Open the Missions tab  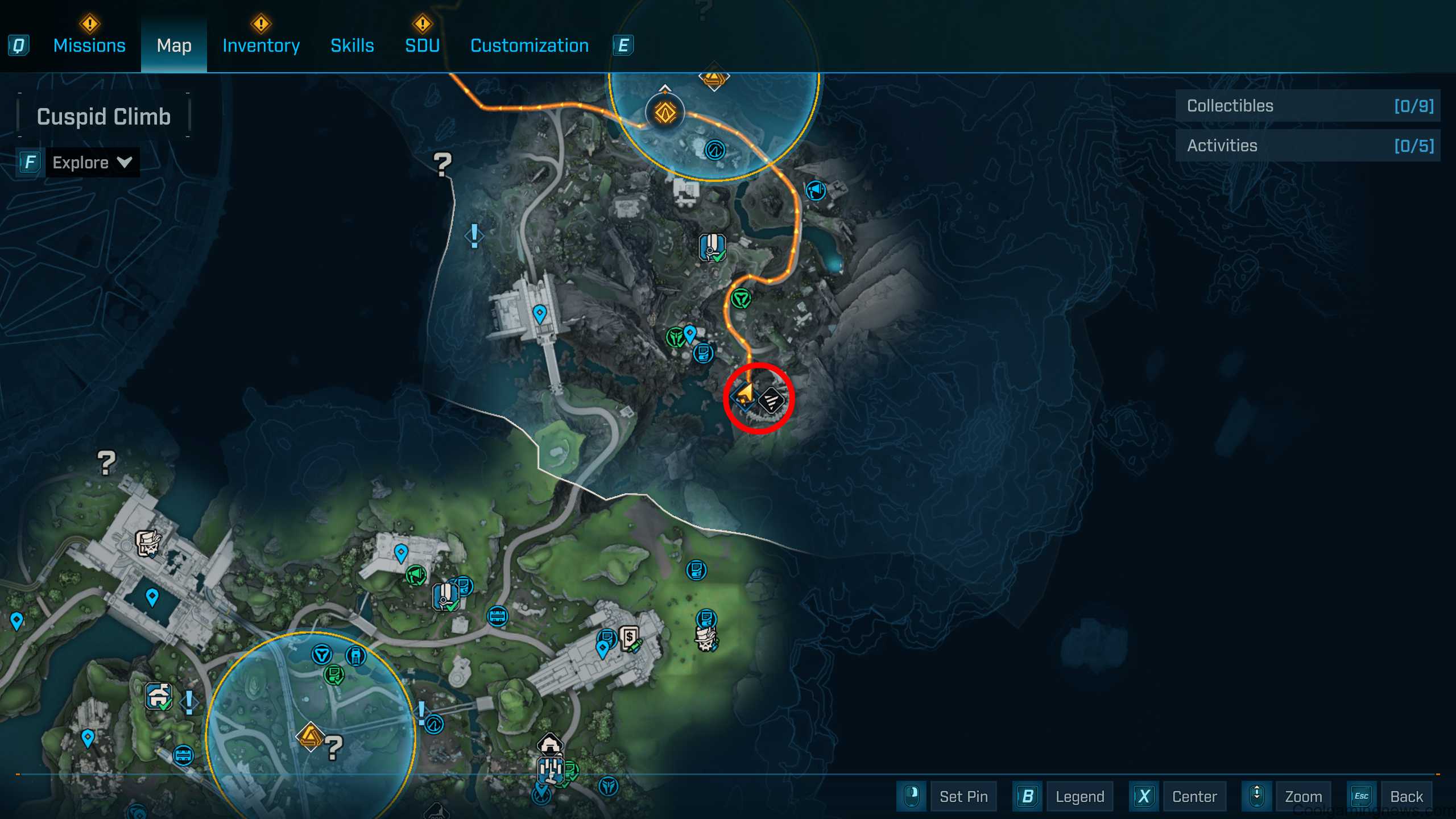tap(89, 45)
